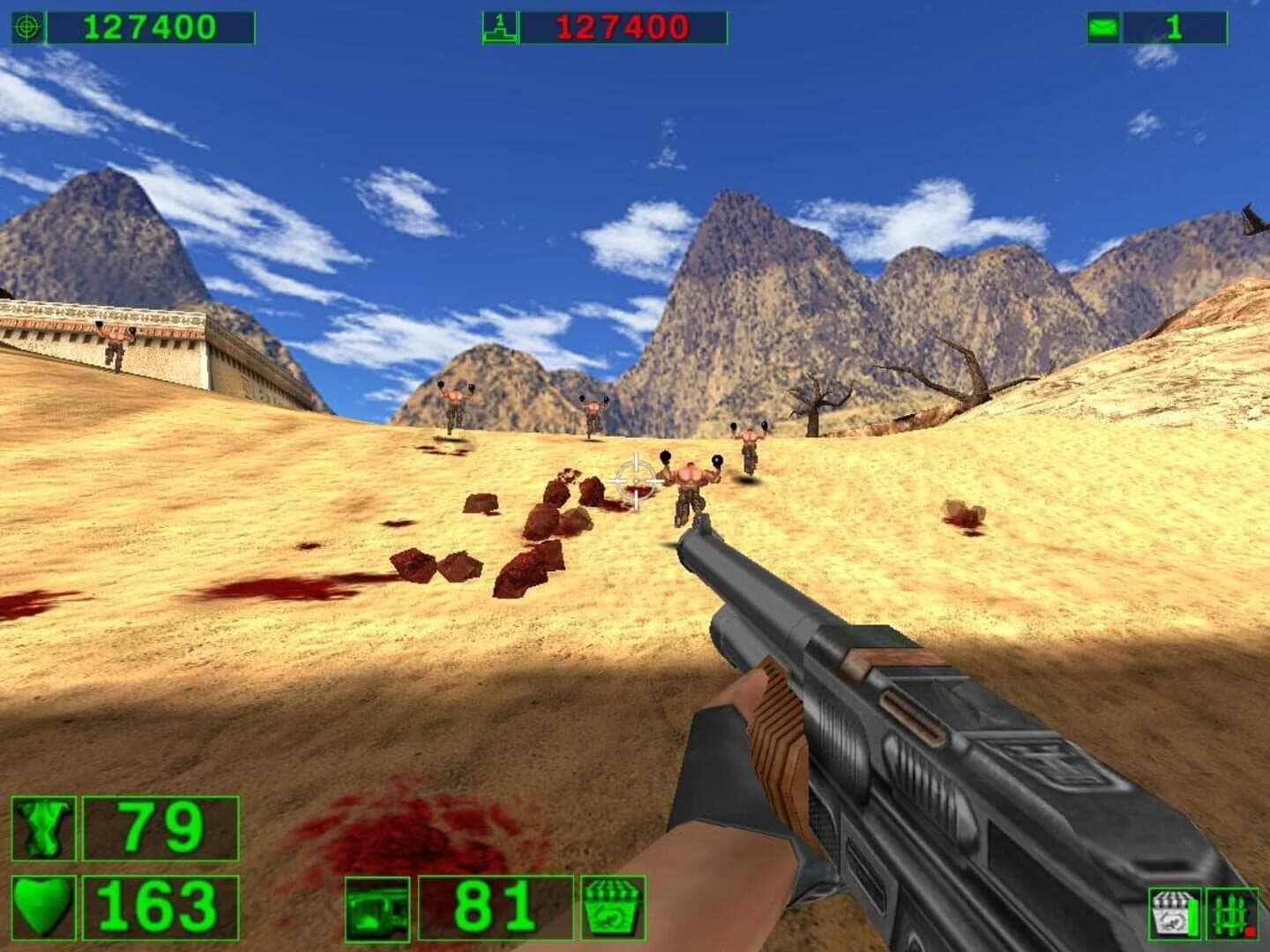Click the shotgun shells belt icon

[1227, 912]
